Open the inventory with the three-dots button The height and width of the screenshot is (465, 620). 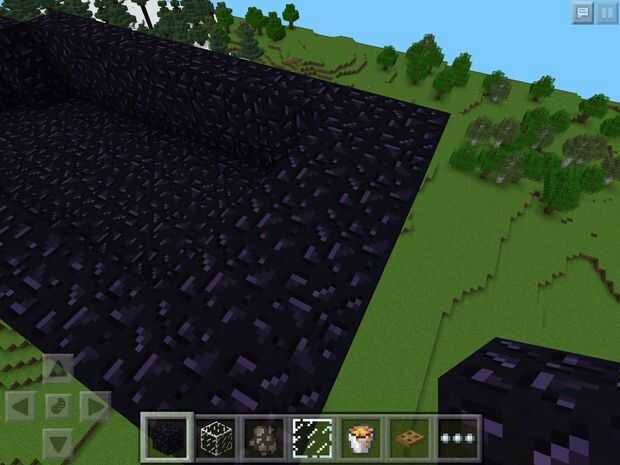coord(457,438)
